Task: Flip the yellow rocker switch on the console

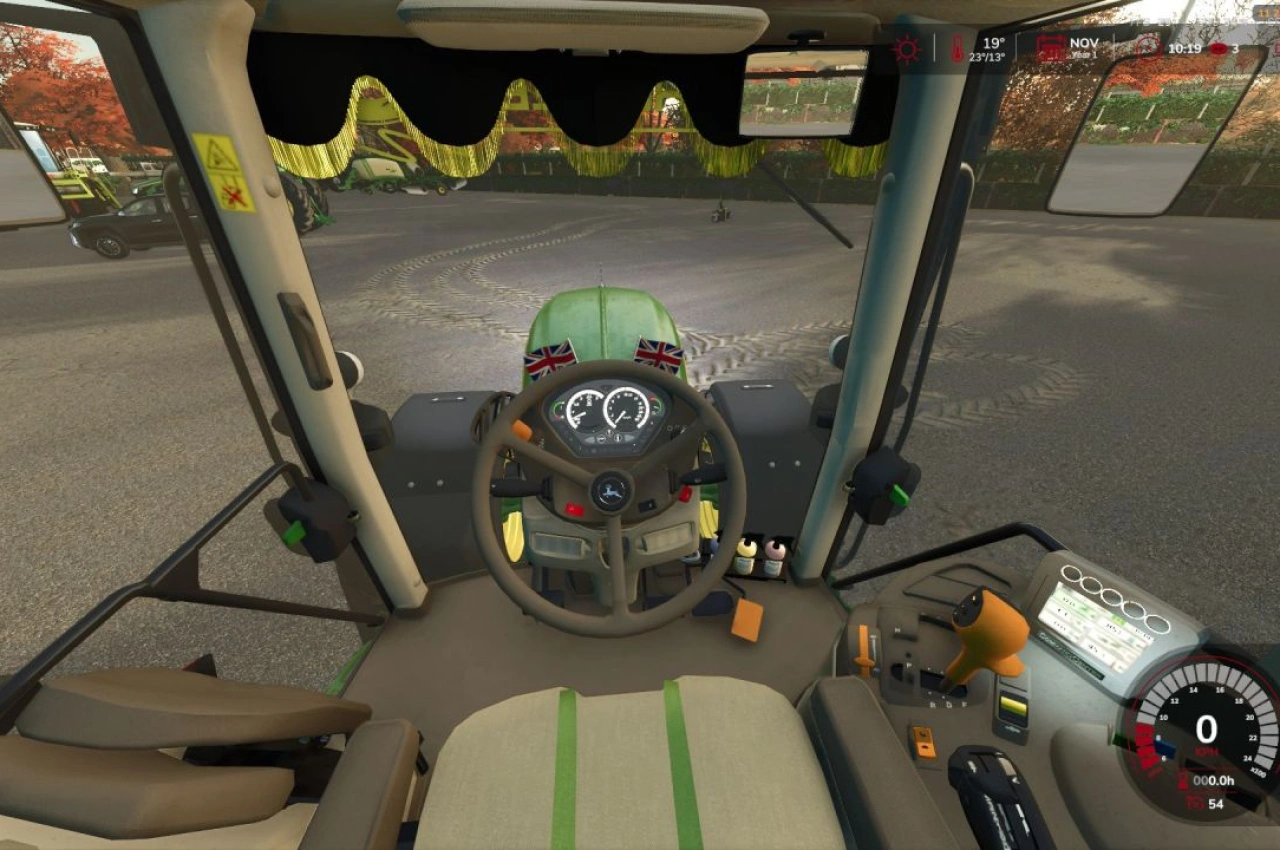Action: tap(1013, 703)
